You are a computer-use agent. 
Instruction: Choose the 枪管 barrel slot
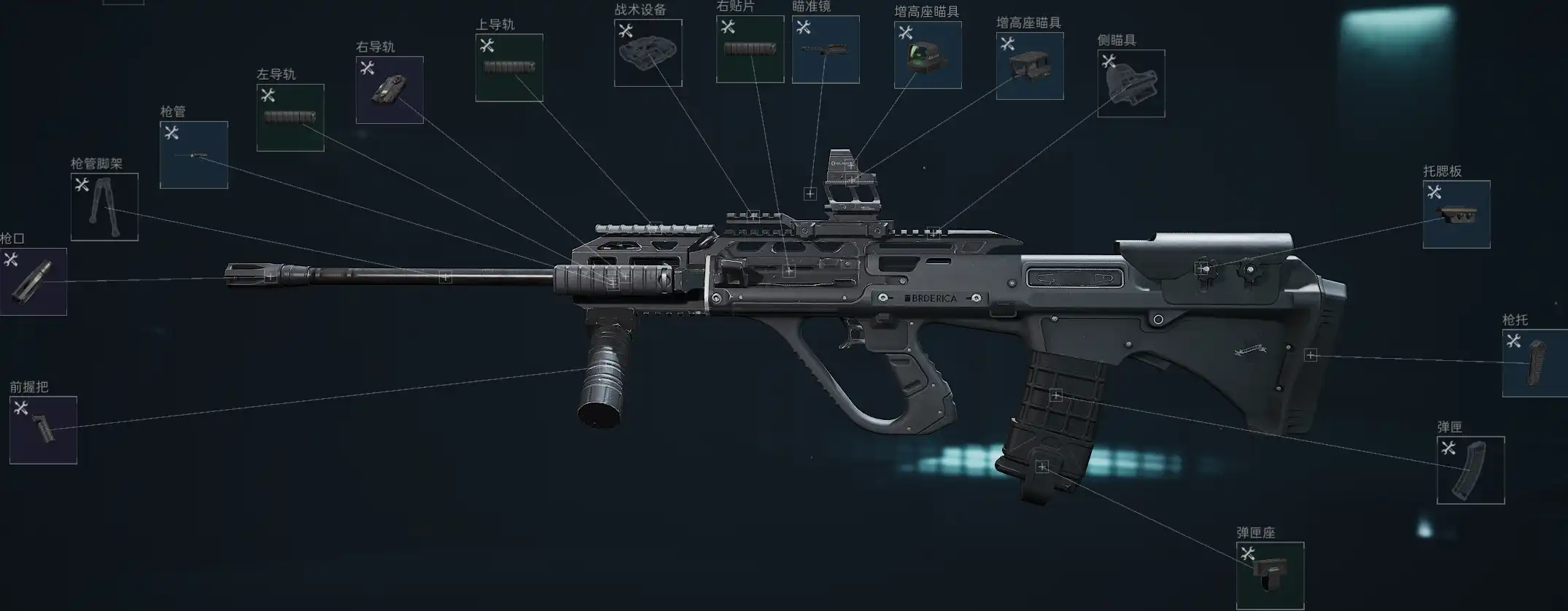click(x=194, y=155)
